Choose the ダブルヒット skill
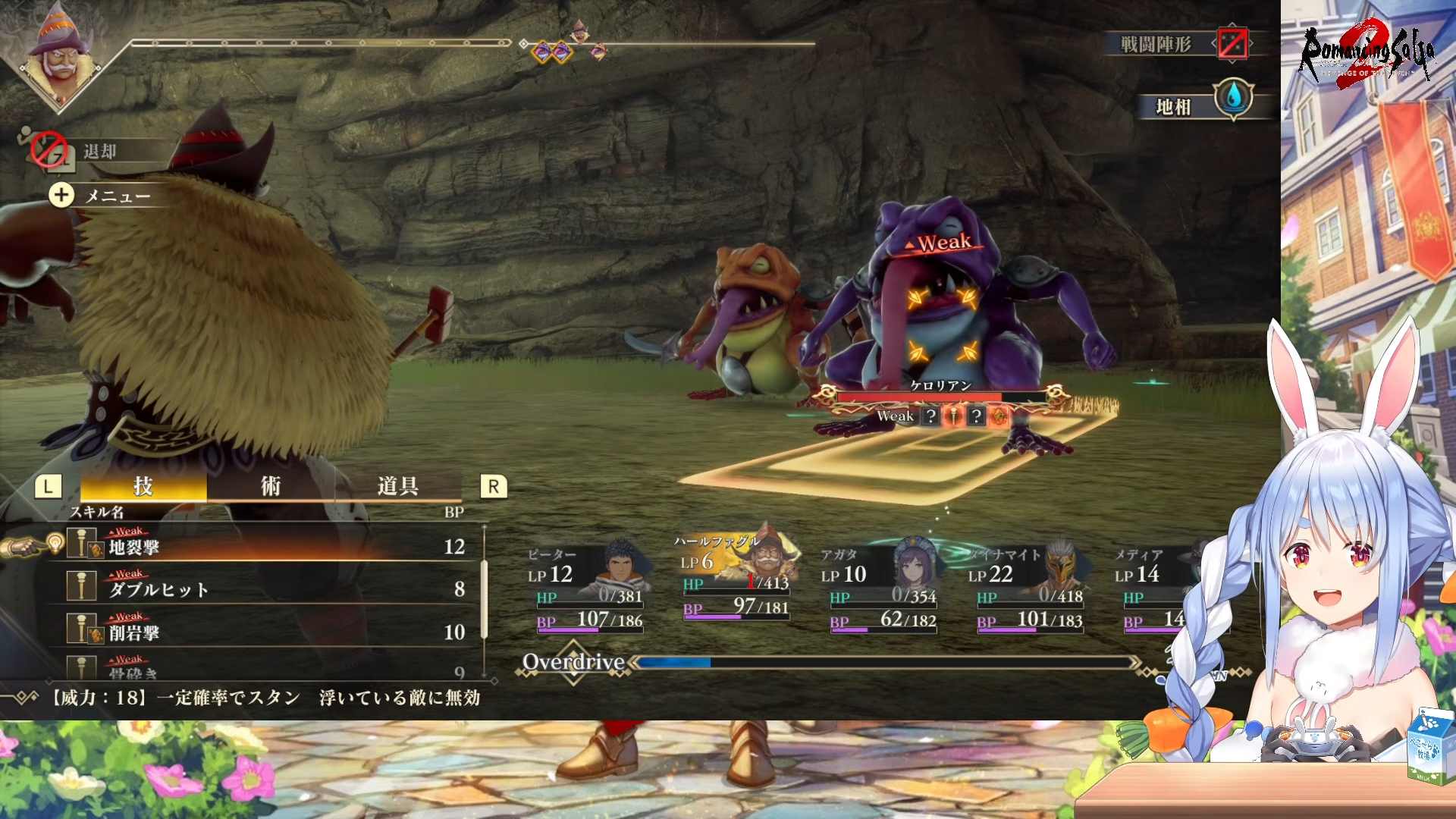 coord(265,589)
